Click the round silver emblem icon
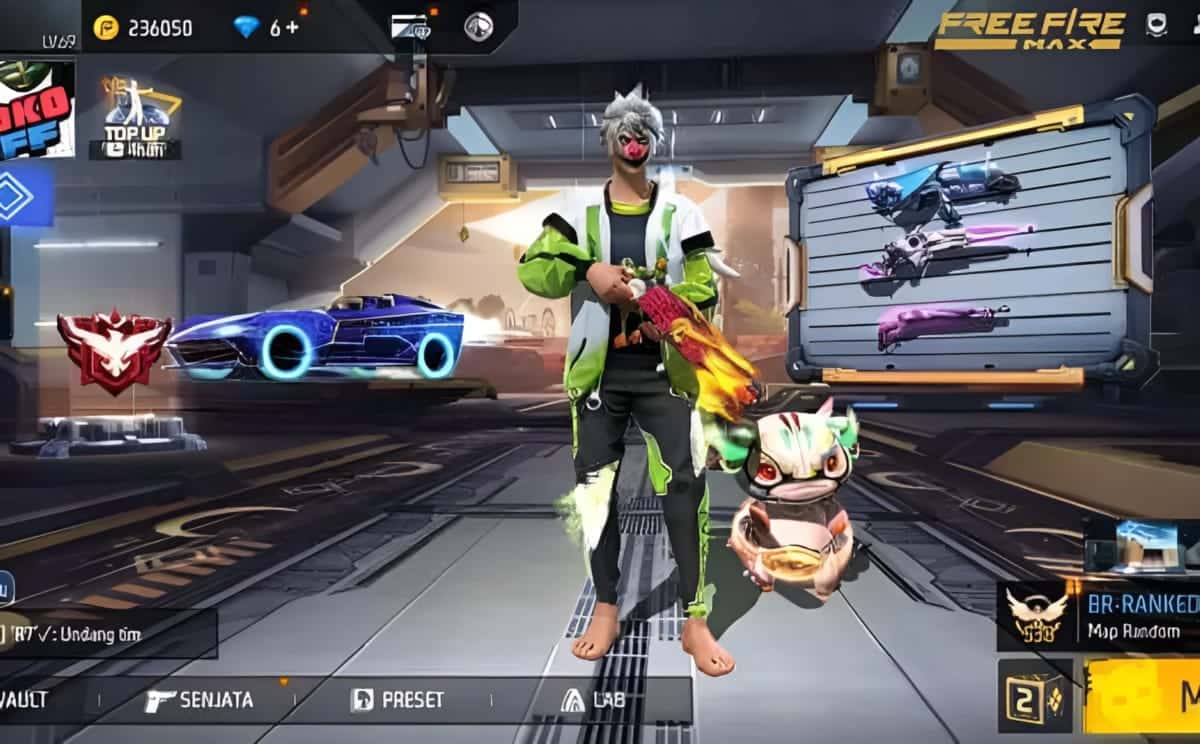The height and width of the screenshot is (744, 1200). [x=478, y=26]
